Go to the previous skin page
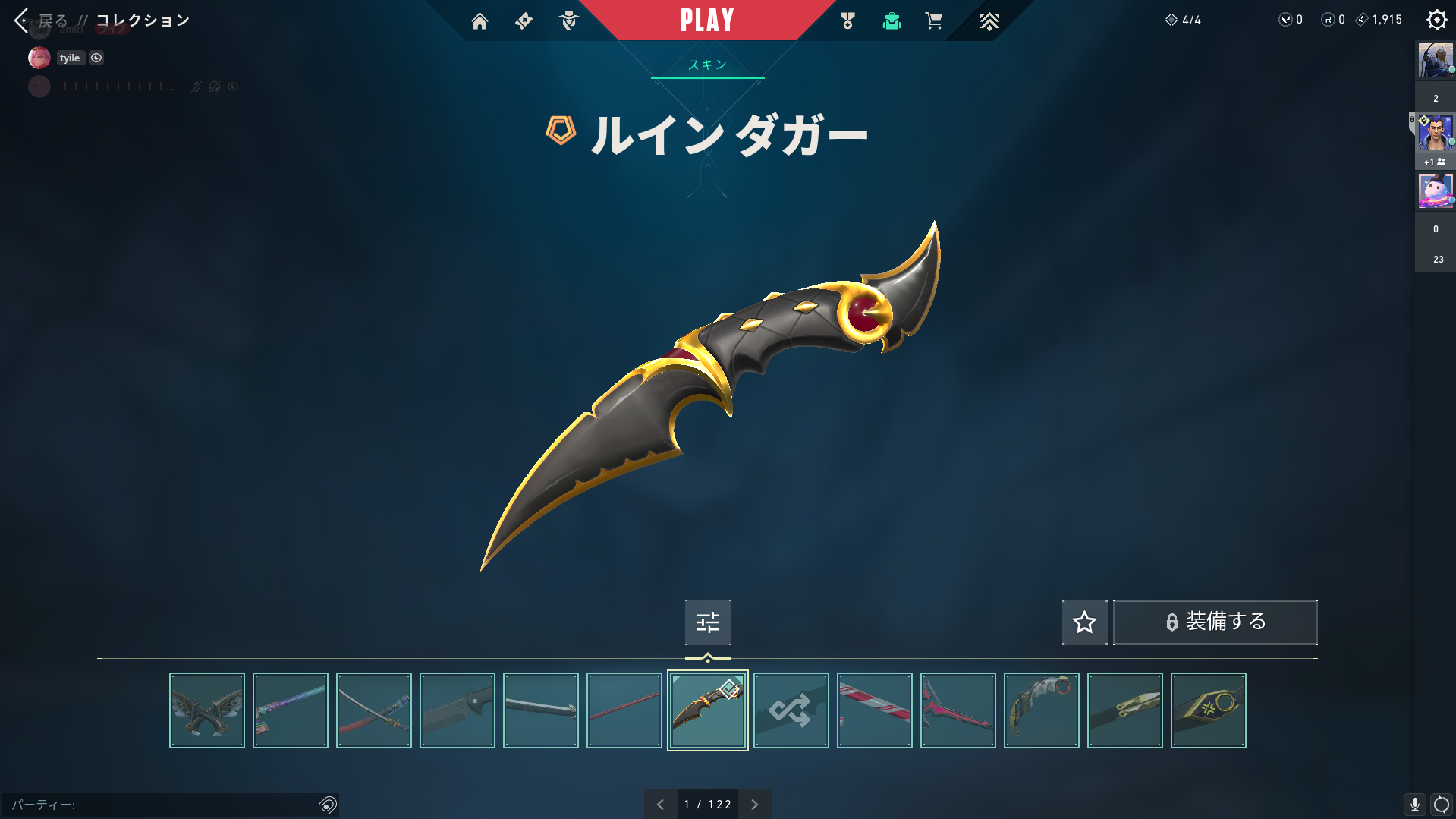 660,805
